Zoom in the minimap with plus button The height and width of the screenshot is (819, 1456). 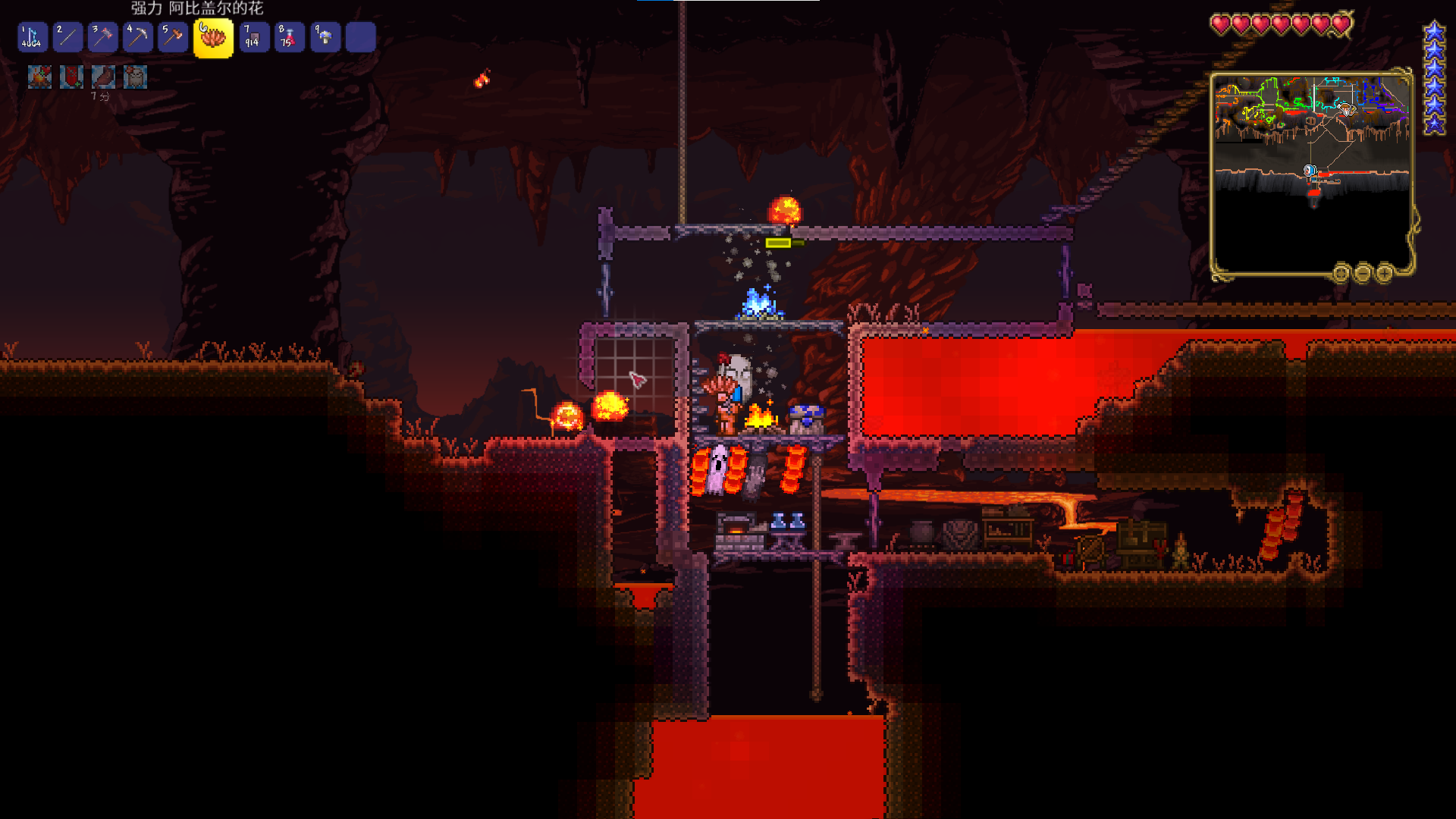tap(1385, 273)
